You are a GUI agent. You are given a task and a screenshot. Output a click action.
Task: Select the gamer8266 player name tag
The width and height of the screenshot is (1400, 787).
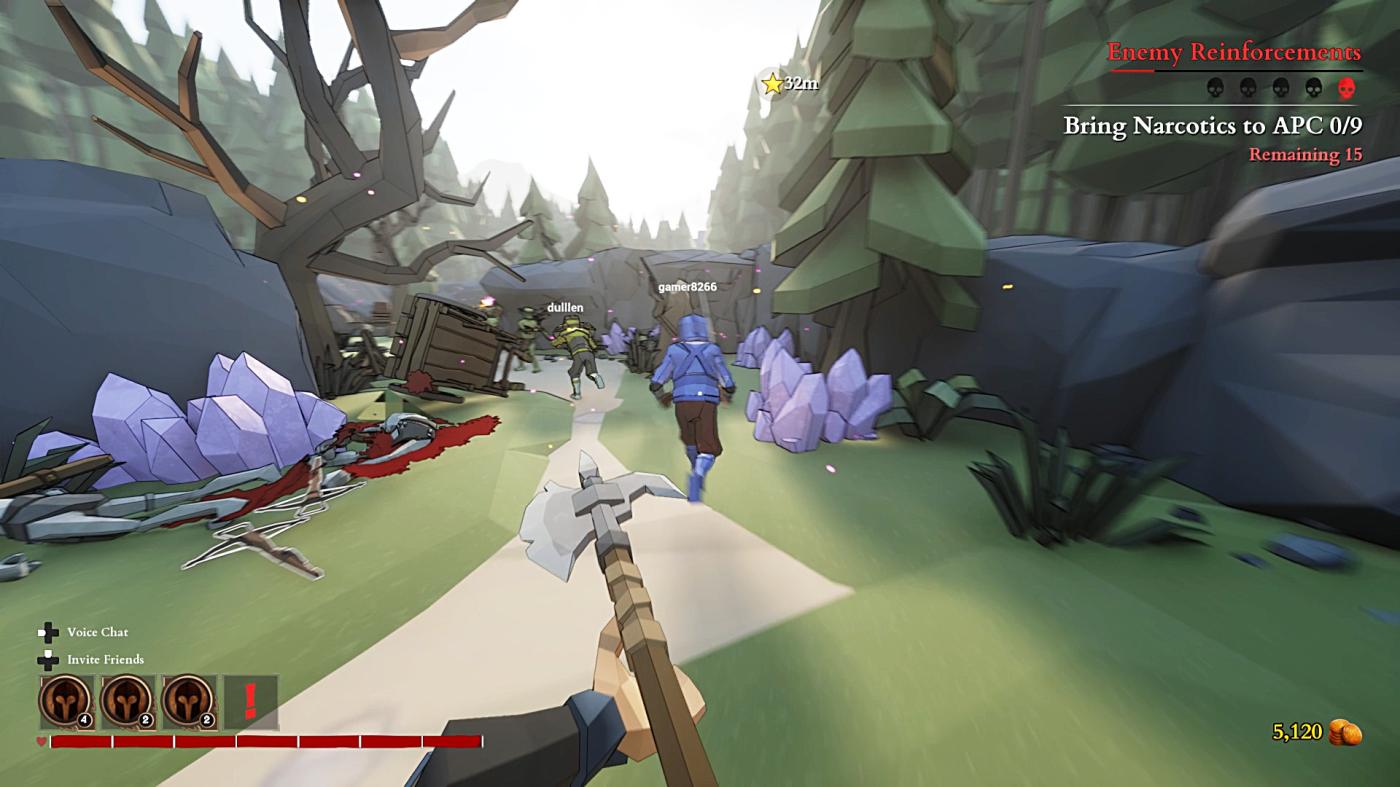point(687,287)
